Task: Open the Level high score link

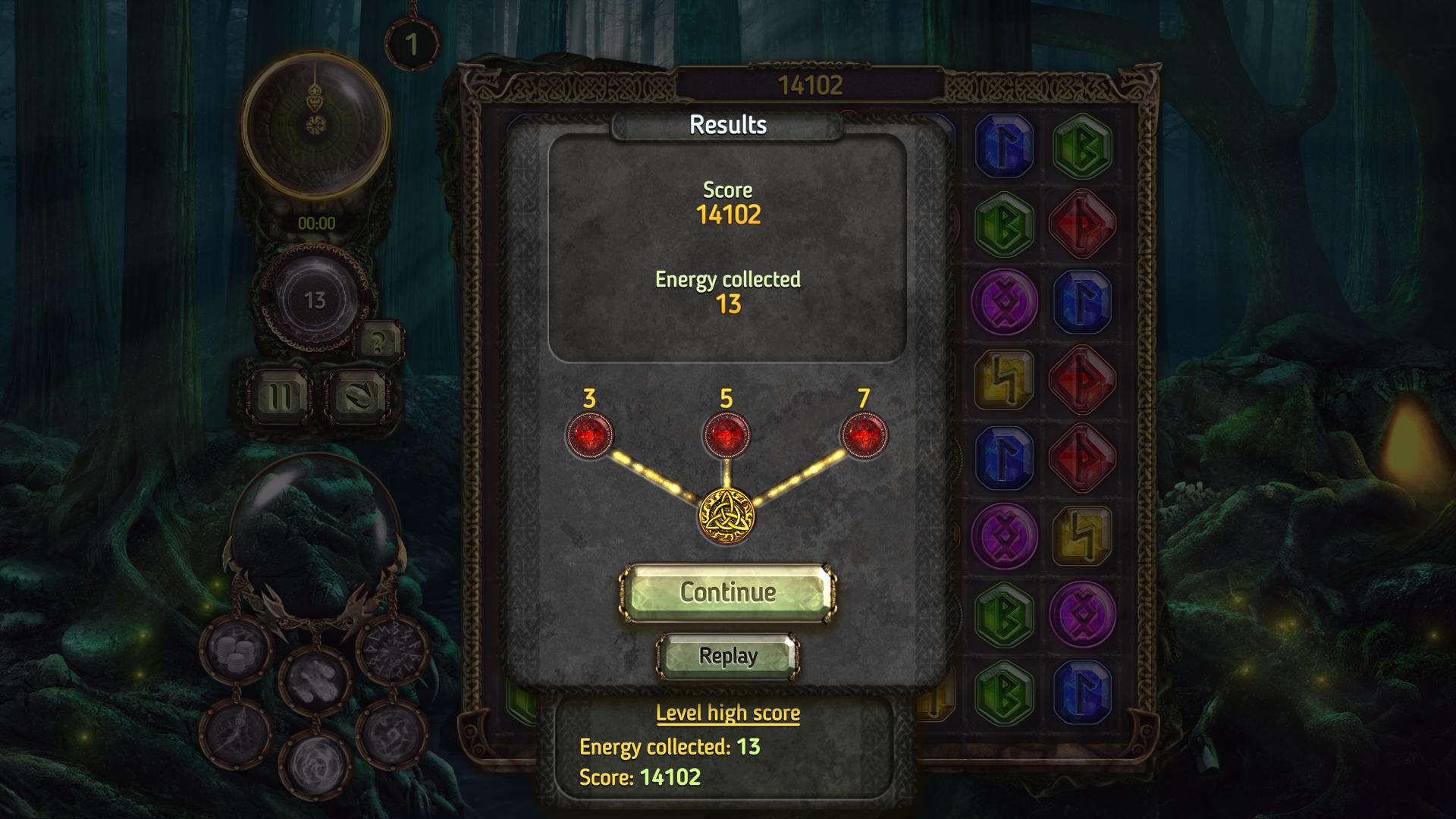Action: (727, 713)
